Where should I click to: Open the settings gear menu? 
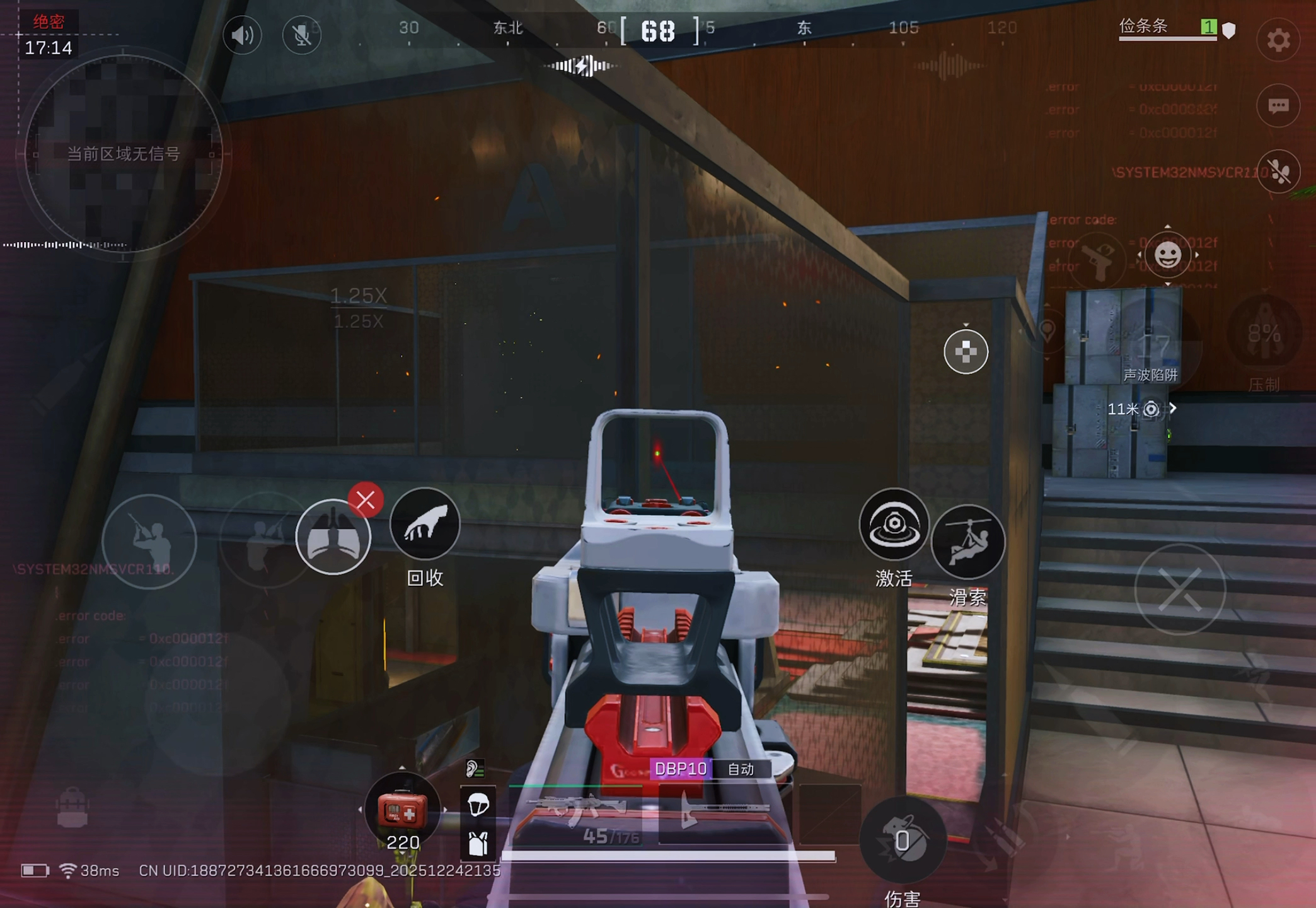(1278, 40)
